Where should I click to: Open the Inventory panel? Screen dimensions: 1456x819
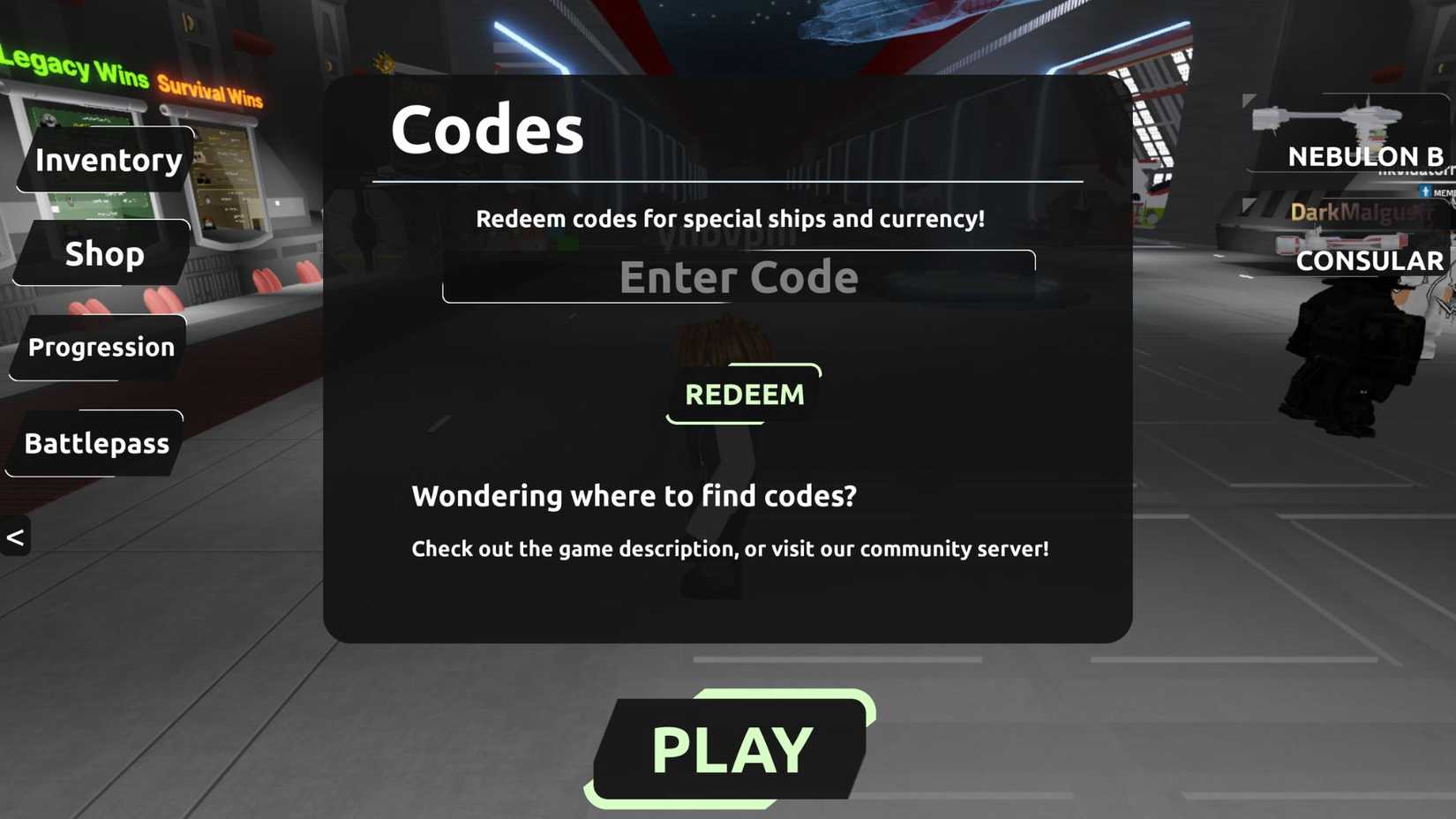107,161
